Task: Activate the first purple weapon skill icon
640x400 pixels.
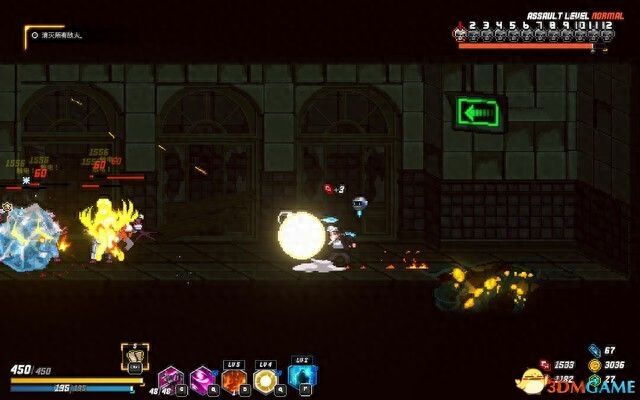Action: pos(169,379)
